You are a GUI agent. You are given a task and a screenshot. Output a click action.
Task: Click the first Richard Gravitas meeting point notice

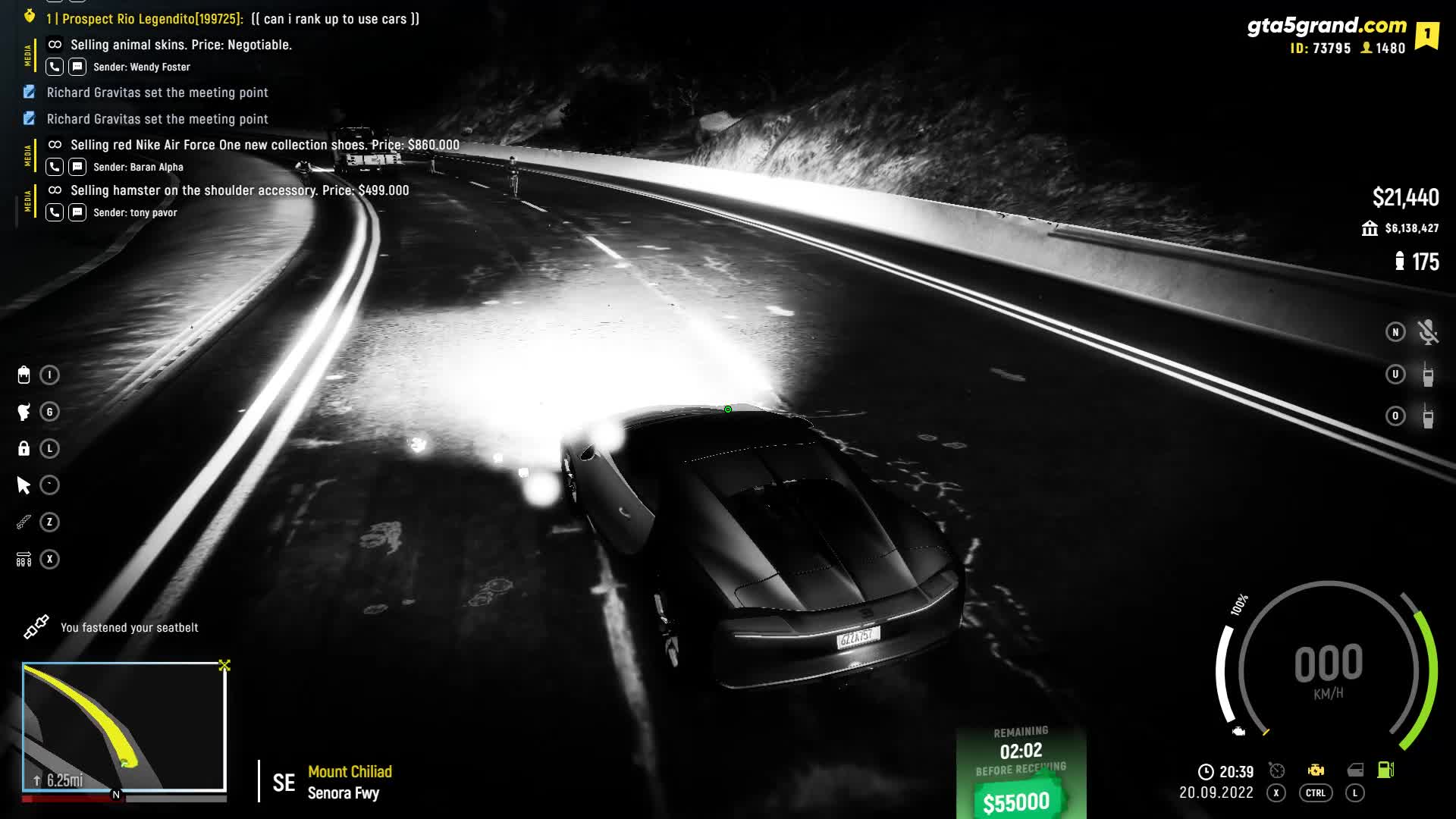pyautogui.click(x=157, y=93)
